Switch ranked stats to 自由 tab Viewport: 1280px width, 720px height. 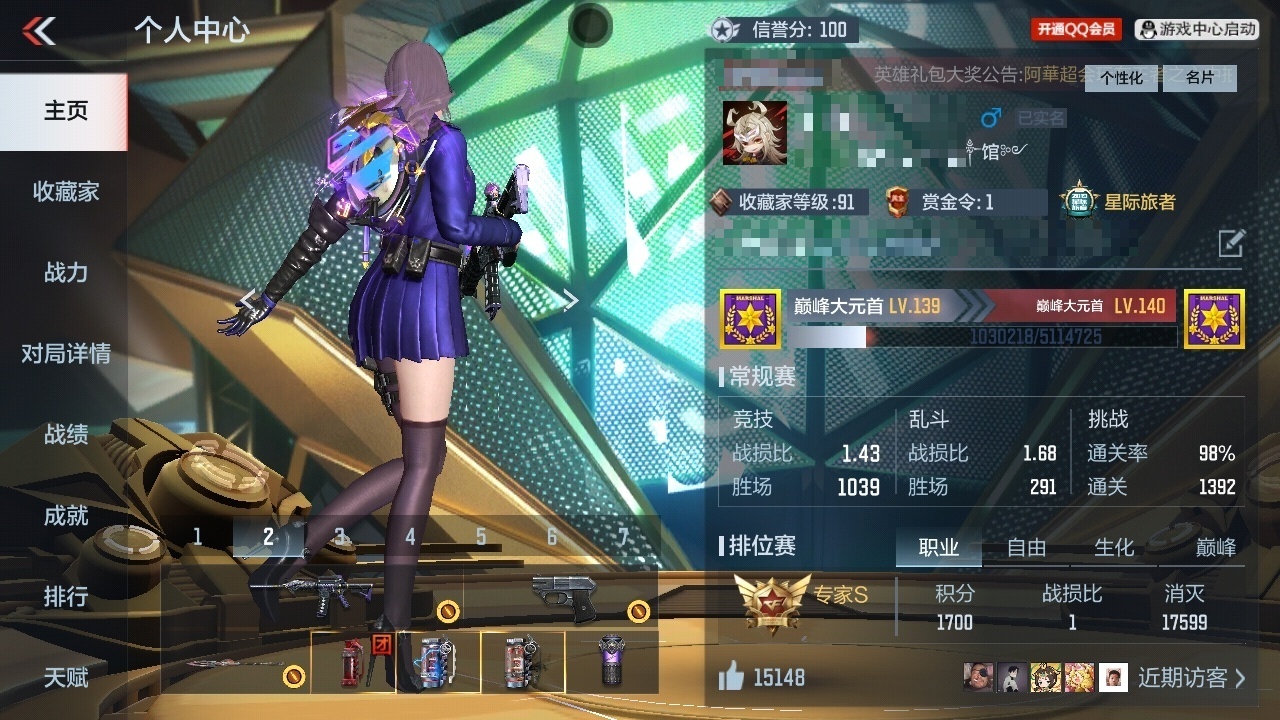(x=1026, y=547)
